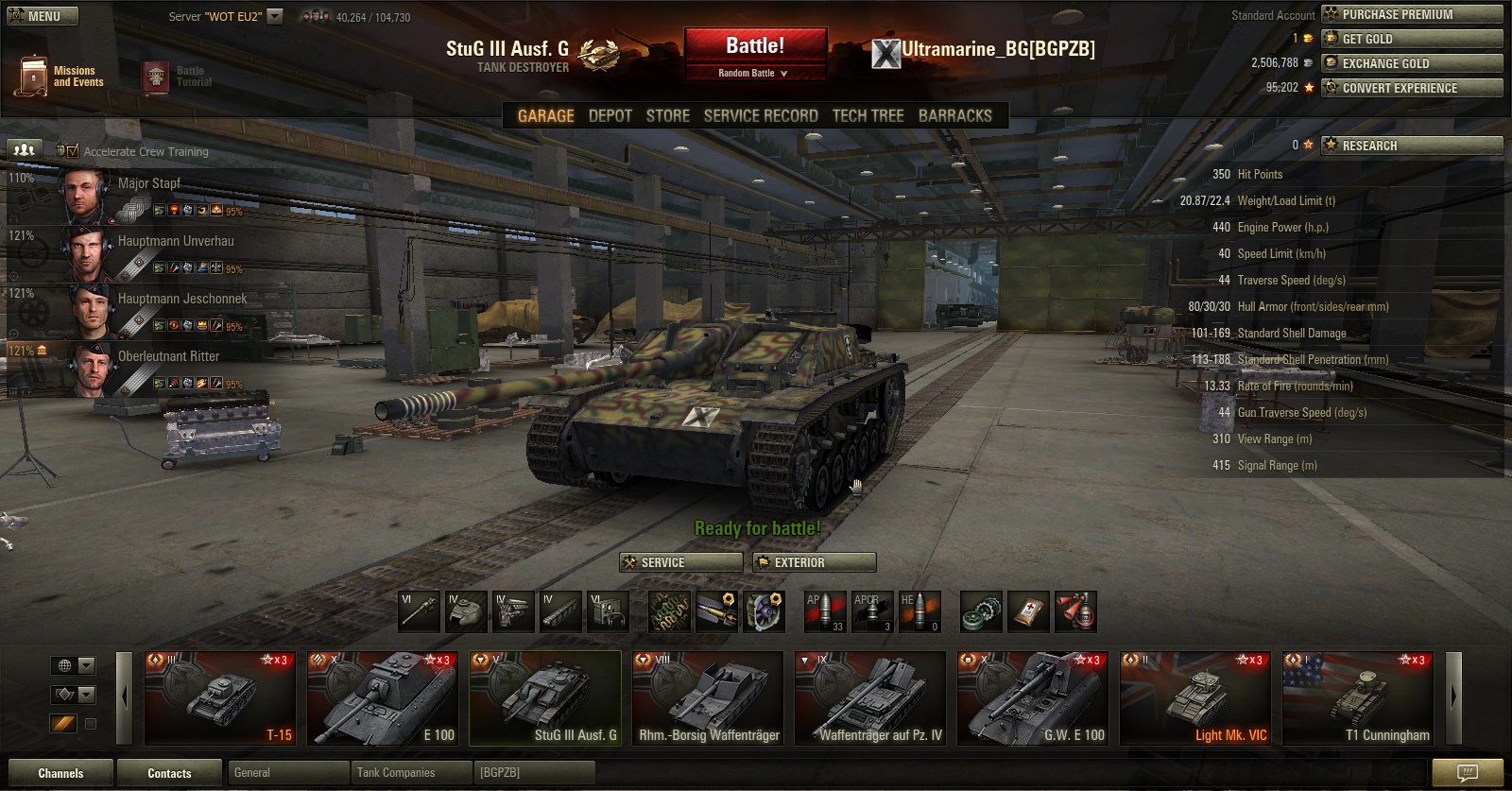Screen dimensions: 1512x791
Task: Open Missions and Events
Action: (x=59, y=77)
